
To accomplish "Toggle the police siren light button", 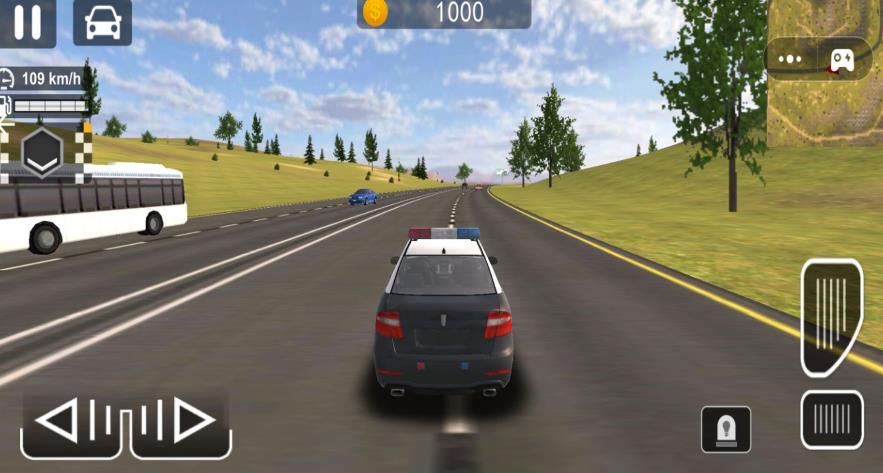I will point(725,428).
